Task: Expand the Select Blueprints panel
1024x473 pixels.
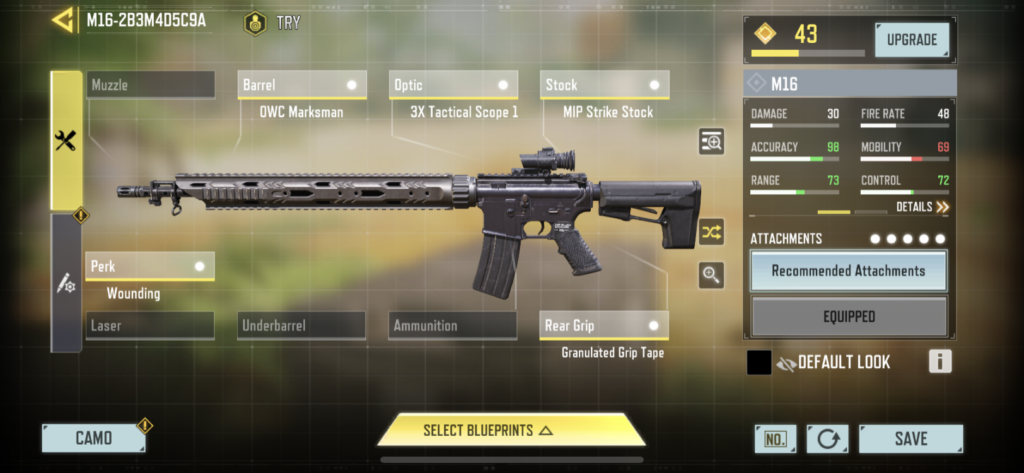Action: click(511, 430)
